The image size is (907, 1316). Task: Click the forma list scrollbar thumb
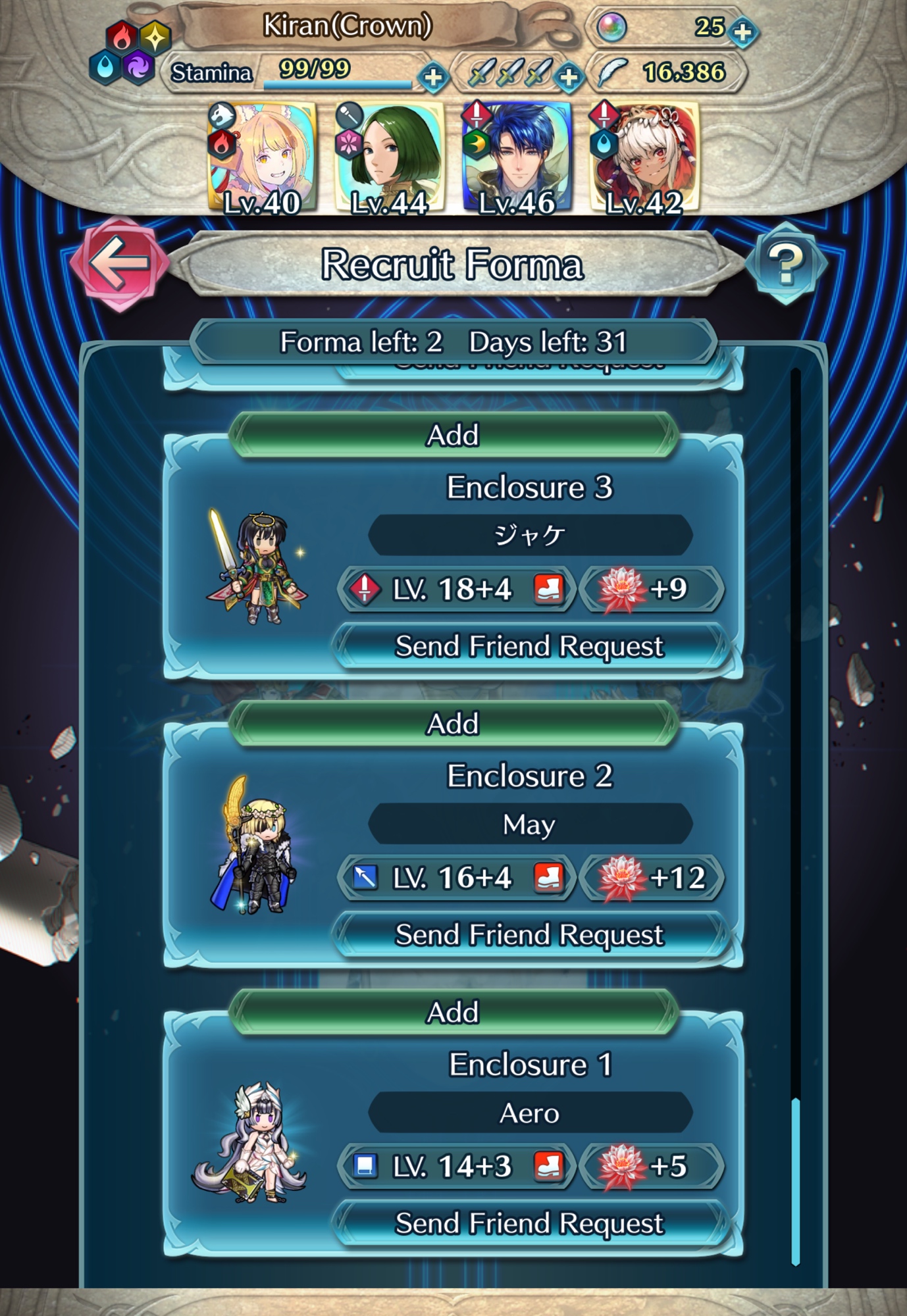(x=795, y=1181)
